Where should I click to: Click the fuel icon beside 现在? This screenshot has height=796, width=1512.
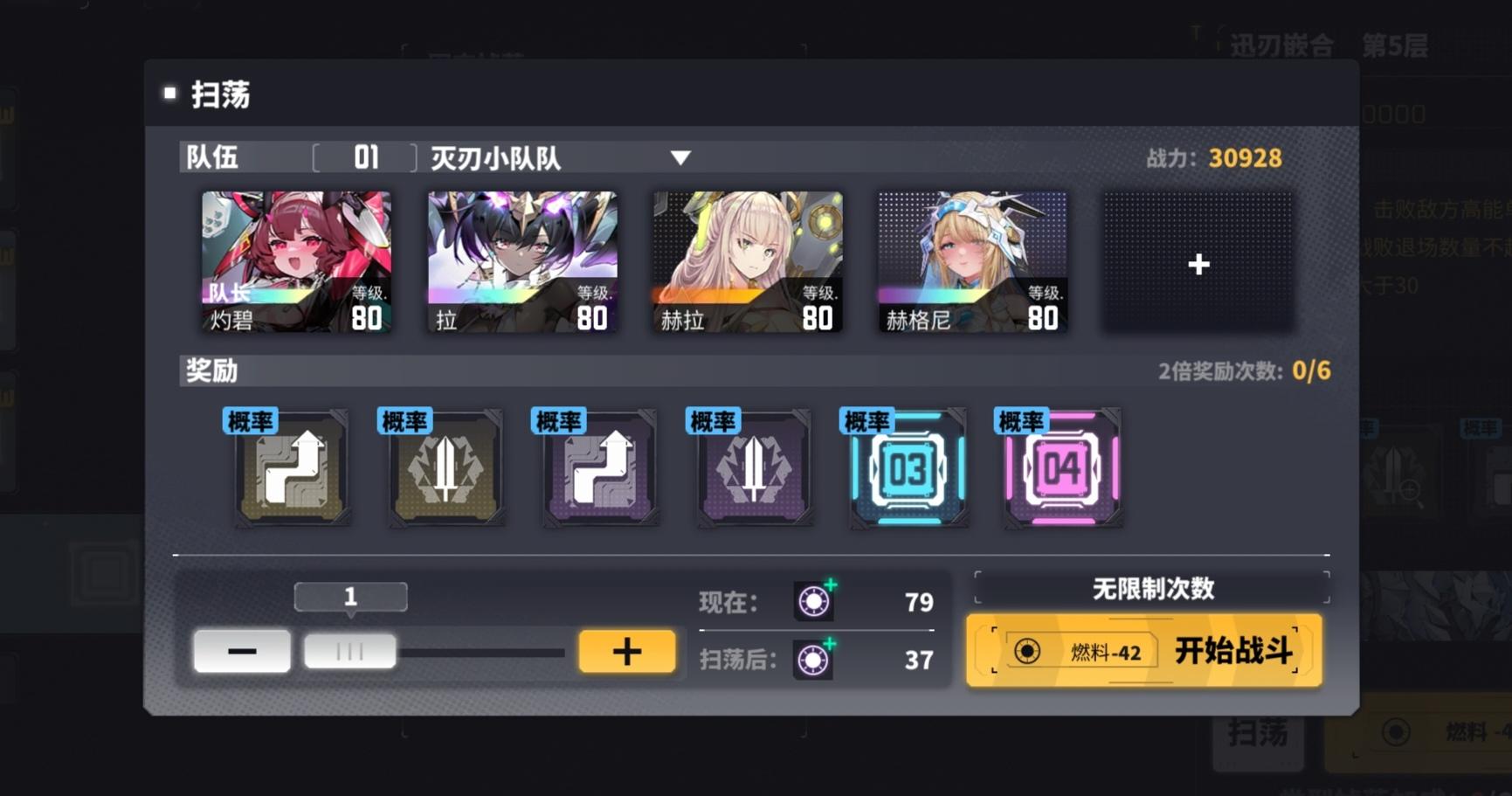coord(814,601)
